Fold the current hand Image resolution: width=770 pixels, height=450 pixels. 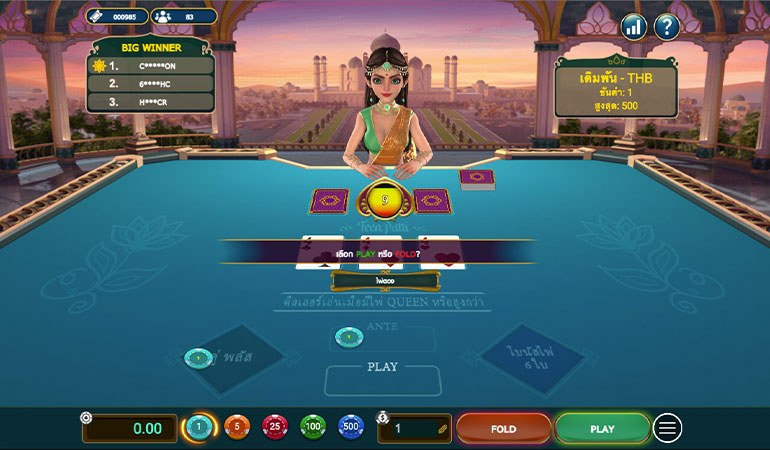point(503,428)
